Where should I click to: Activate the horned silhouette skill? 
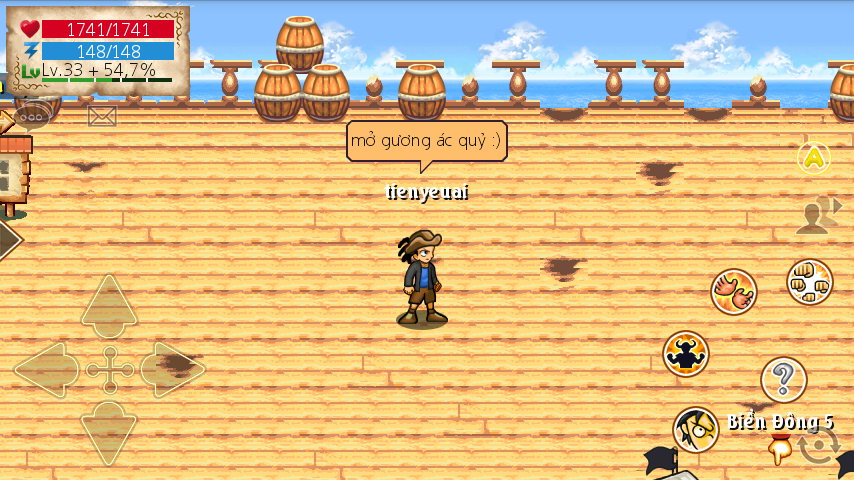click(686, 354)
